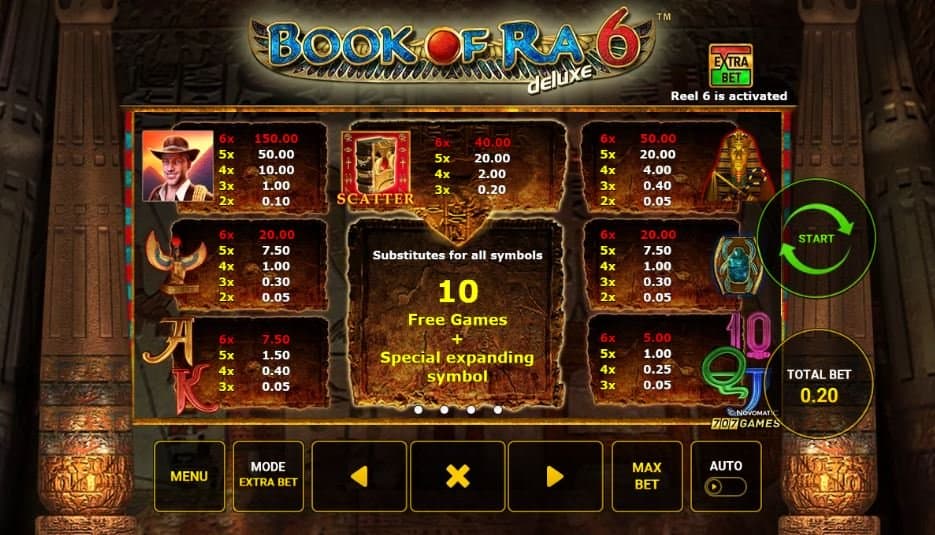Open the TOTAL BET selector
The width and height of the screenshot is (935, 535).
[x=818, y=385]
